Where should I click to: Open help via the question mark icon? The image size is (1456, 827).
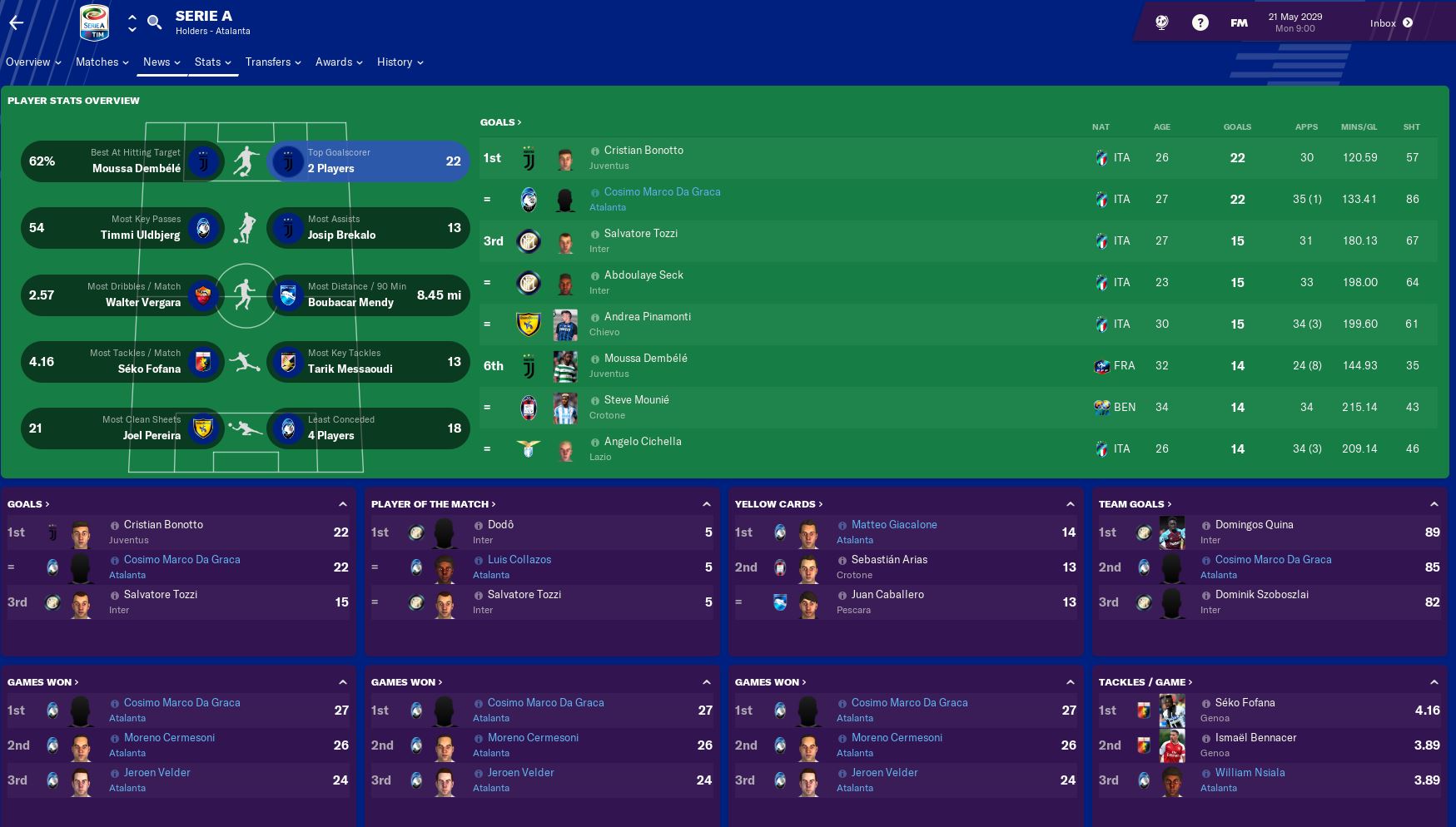pos(1200,22)
